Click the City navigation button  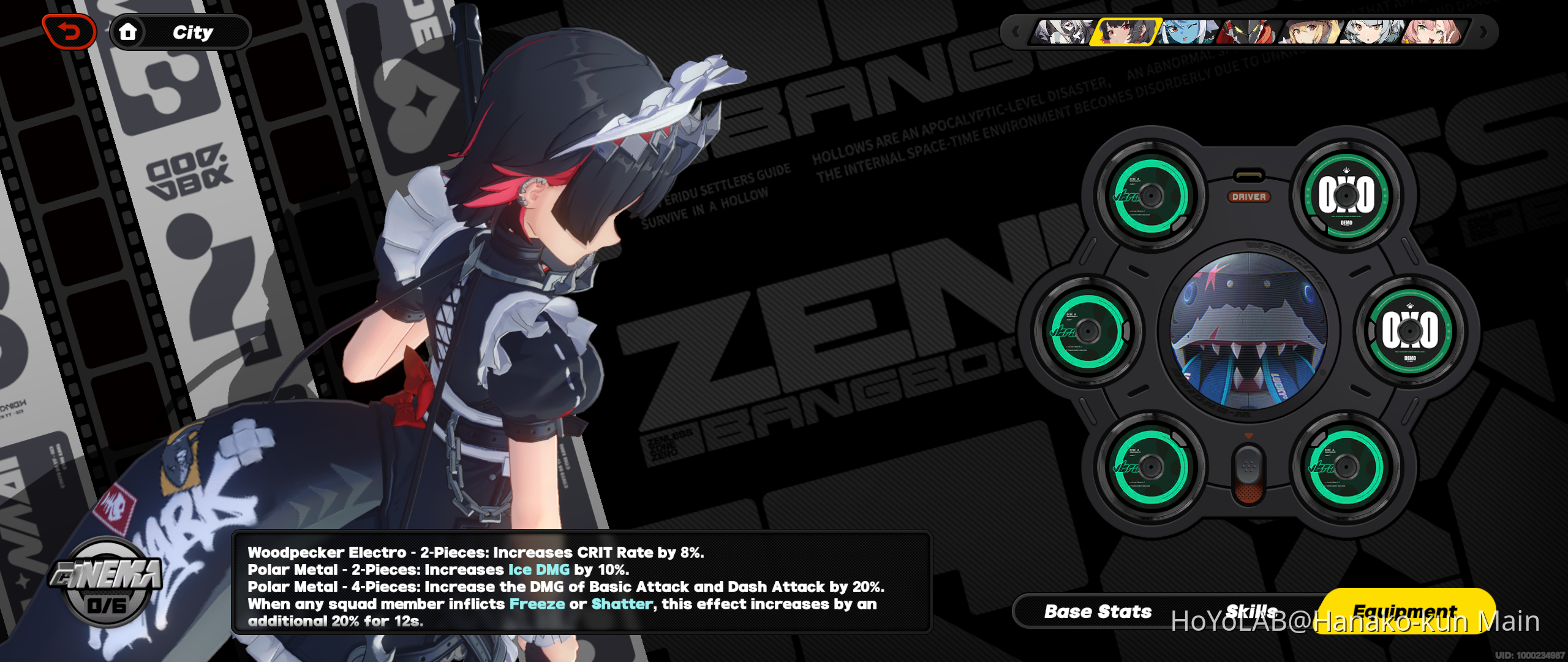click(x=194, y=32)
